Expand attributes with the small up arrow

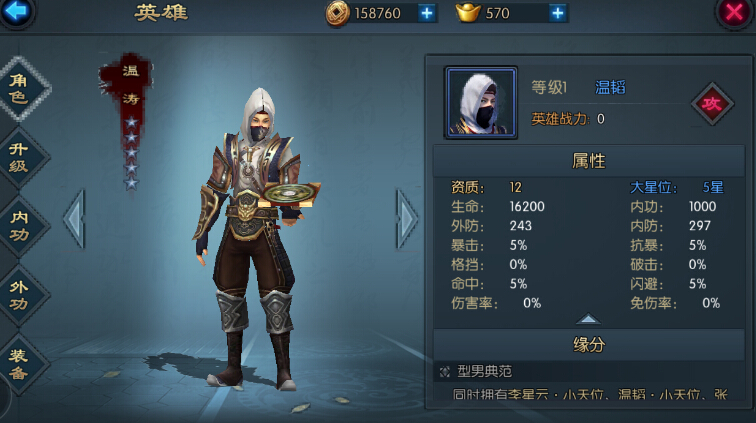click(588, 319)
